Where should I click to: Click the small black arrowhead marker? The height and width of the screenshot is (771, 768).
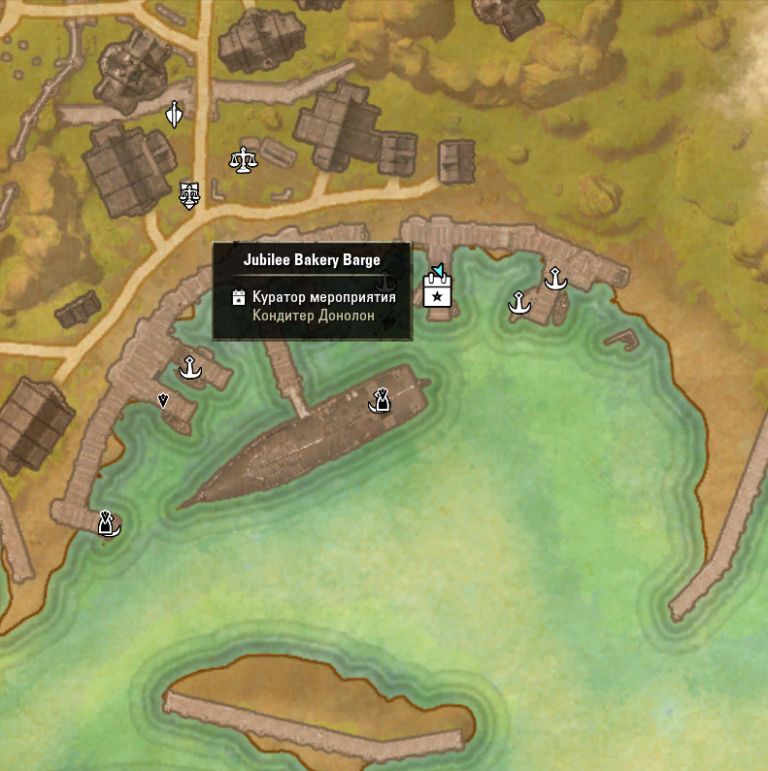point(163,400)
